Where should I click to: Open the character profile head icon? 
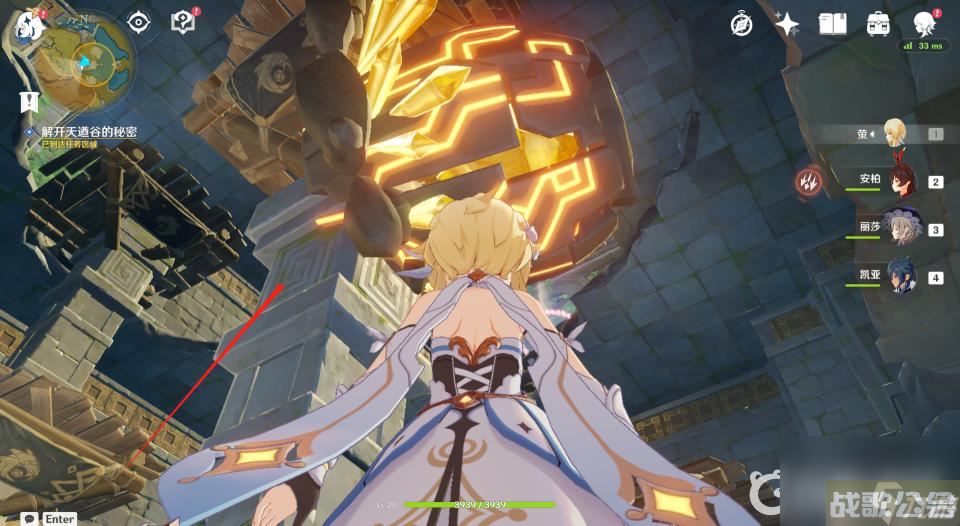(x=923, y=25)
